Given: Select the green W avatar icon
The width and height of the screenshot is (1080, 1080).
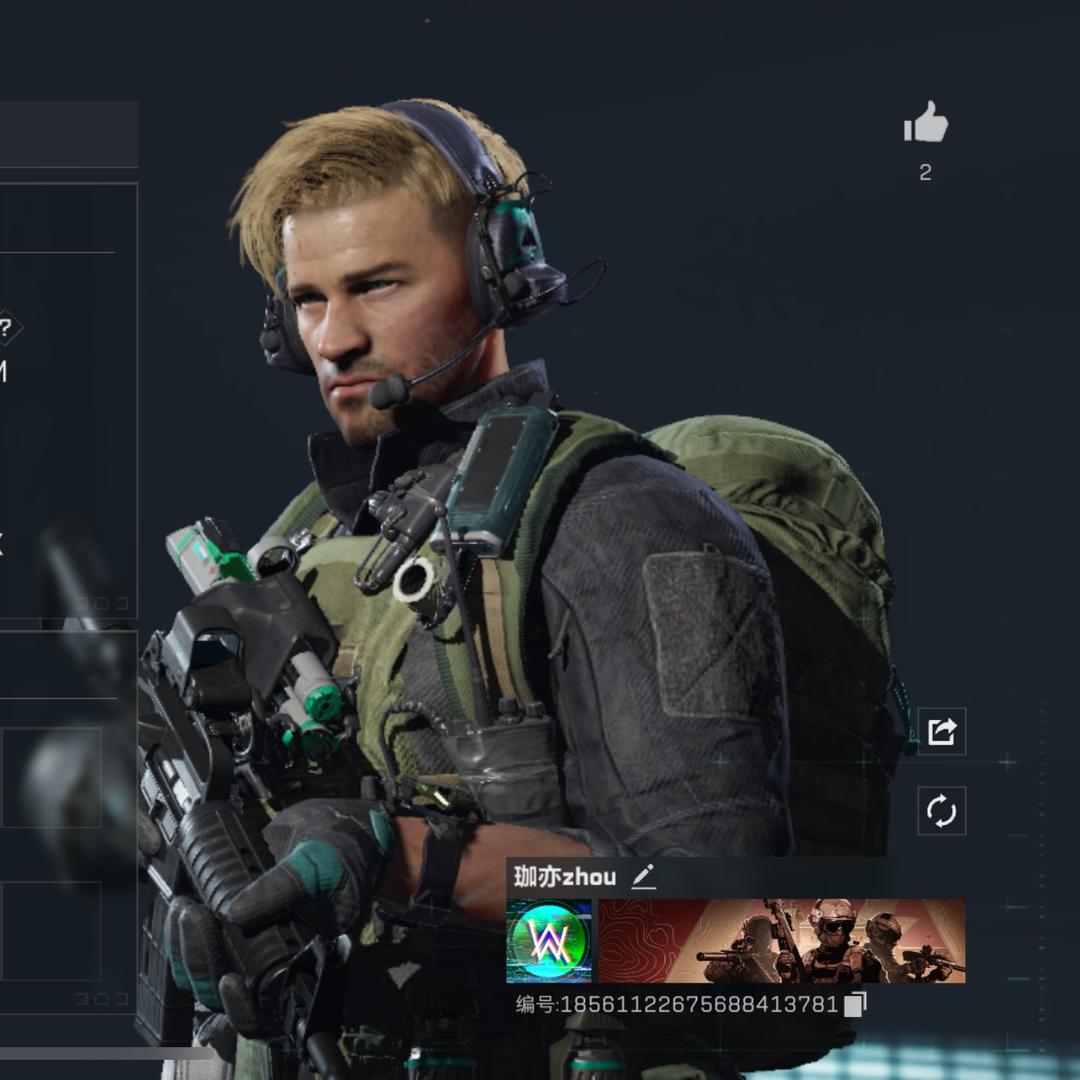Looking at the screenshot, I should (549, 941).
